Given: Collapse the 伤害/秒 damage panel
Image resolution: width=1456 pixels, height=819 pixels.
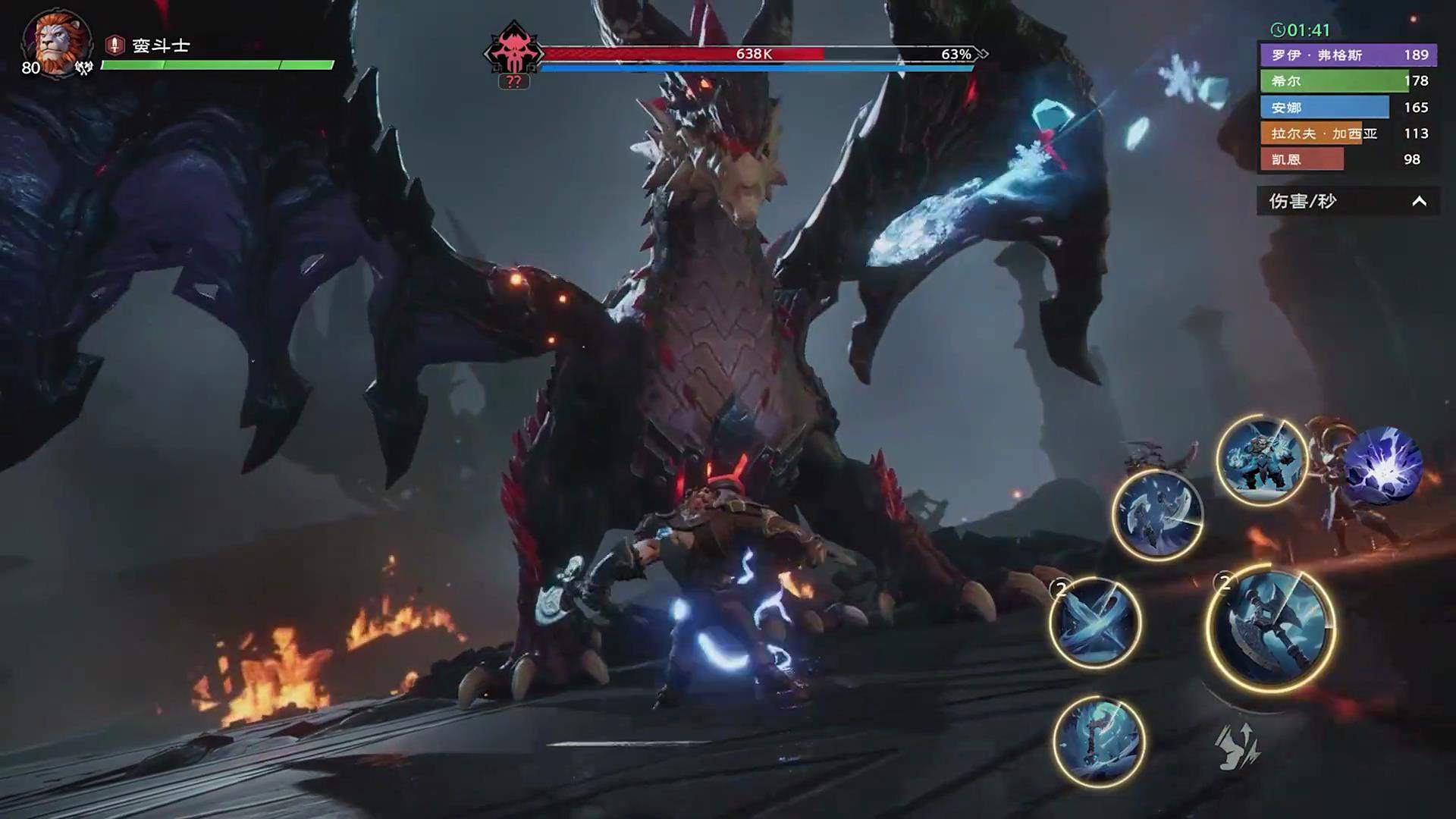Looking at the screenshot, I should [x=1419, y=202].
